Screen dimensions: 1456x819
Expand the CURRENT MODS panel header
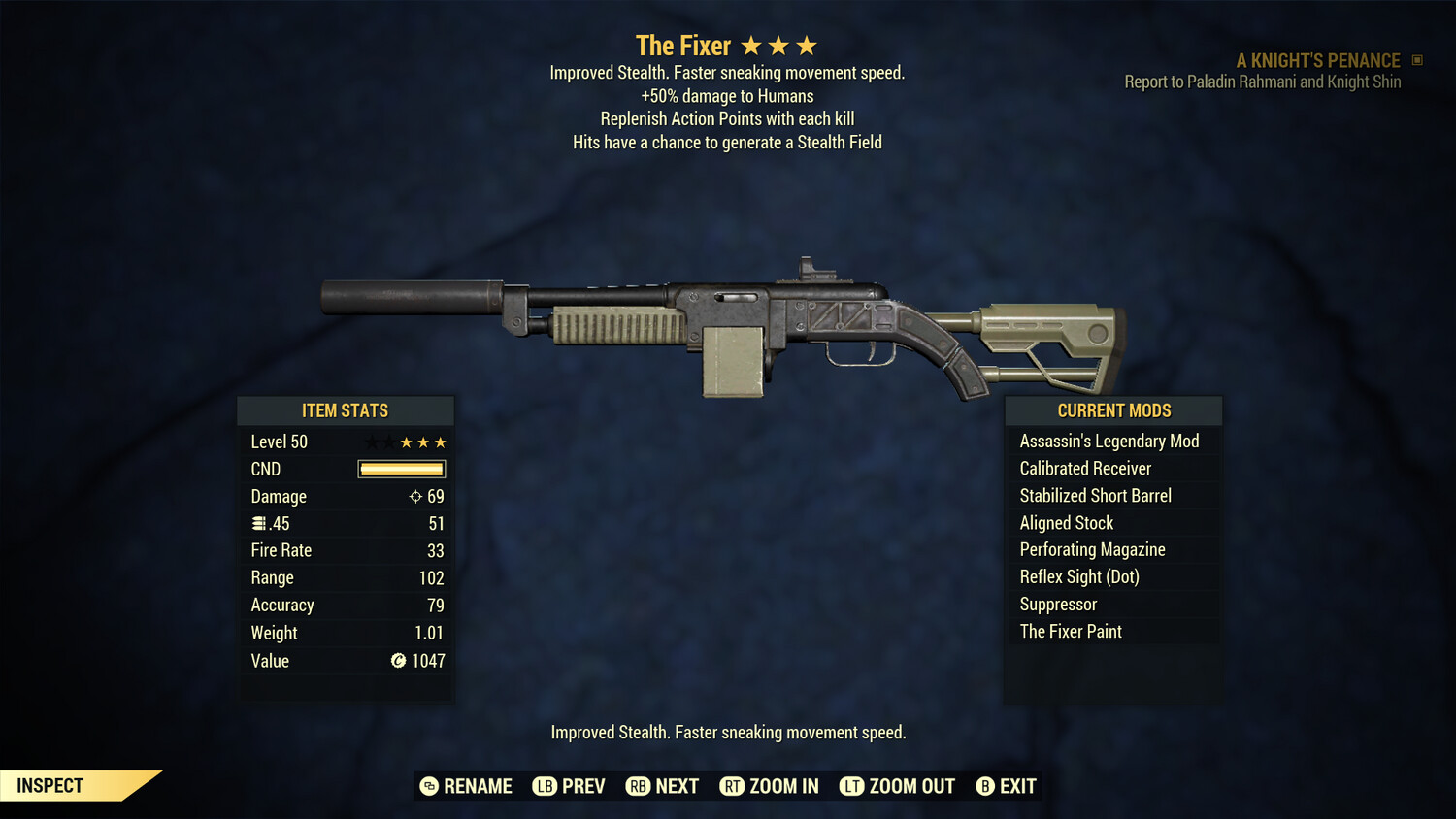[x=1112, y=410]
